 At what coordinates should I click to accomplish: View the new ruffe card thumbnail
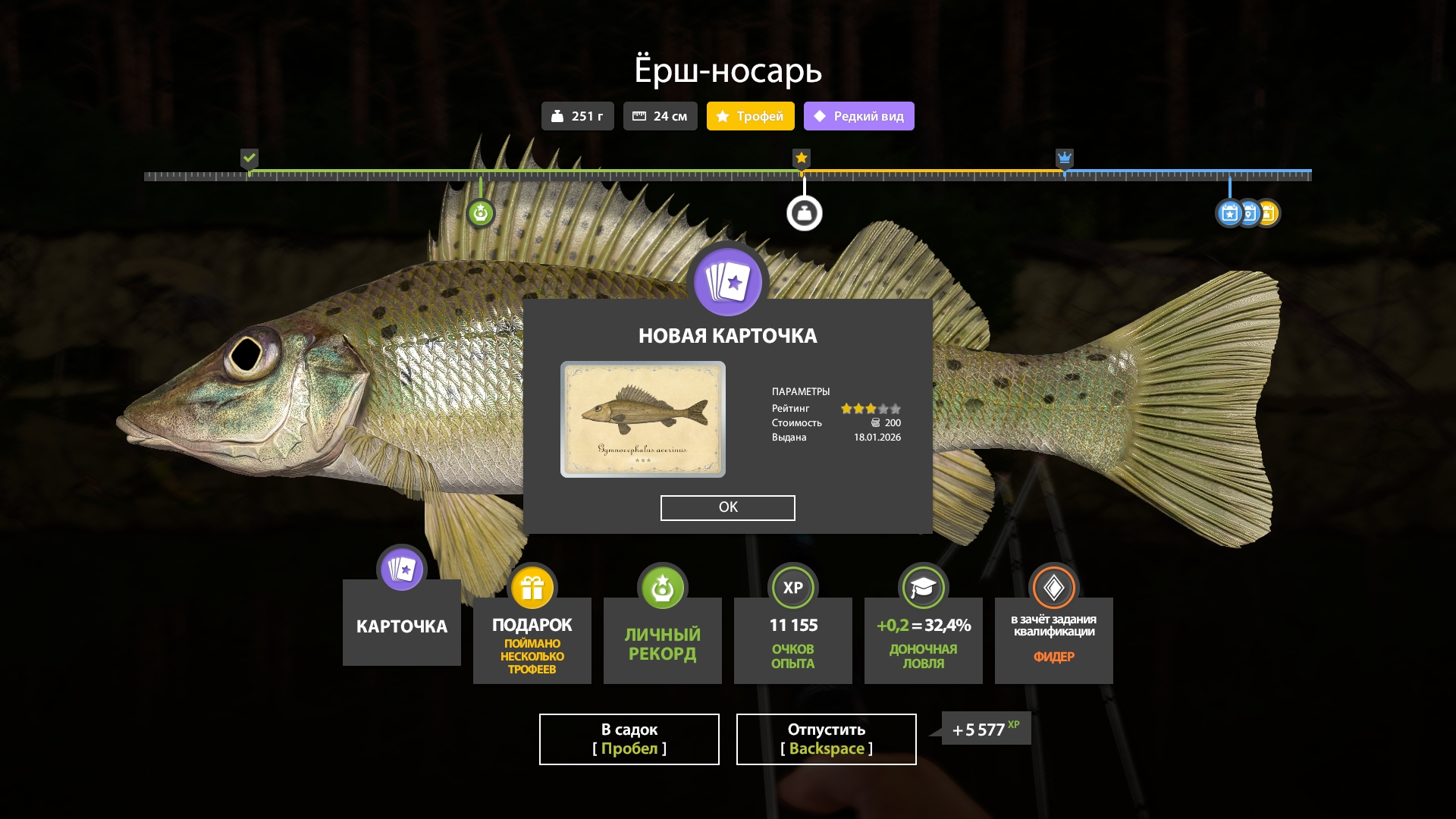pos(642,419)
